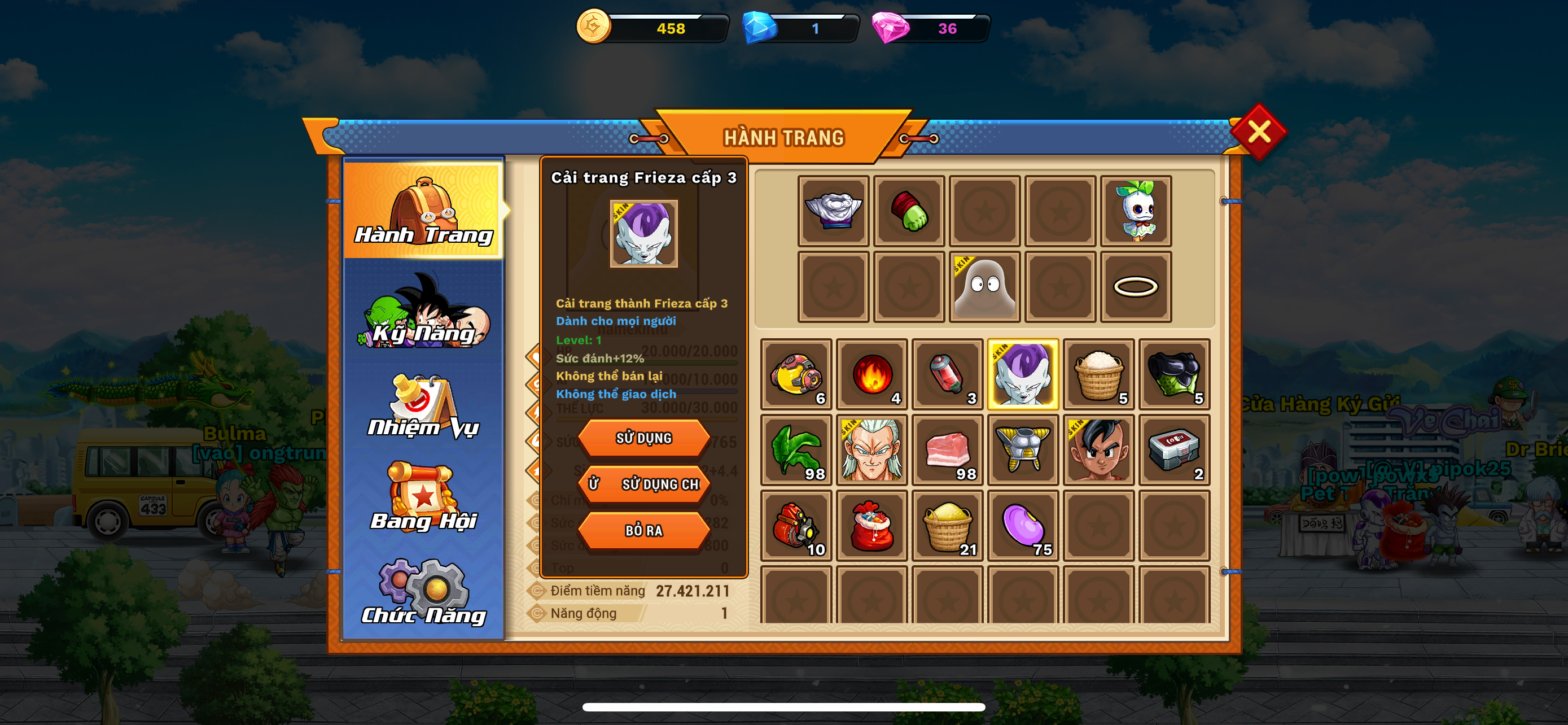Click the green leaf item stack
1568x725 pixels.
pos(796,450)
